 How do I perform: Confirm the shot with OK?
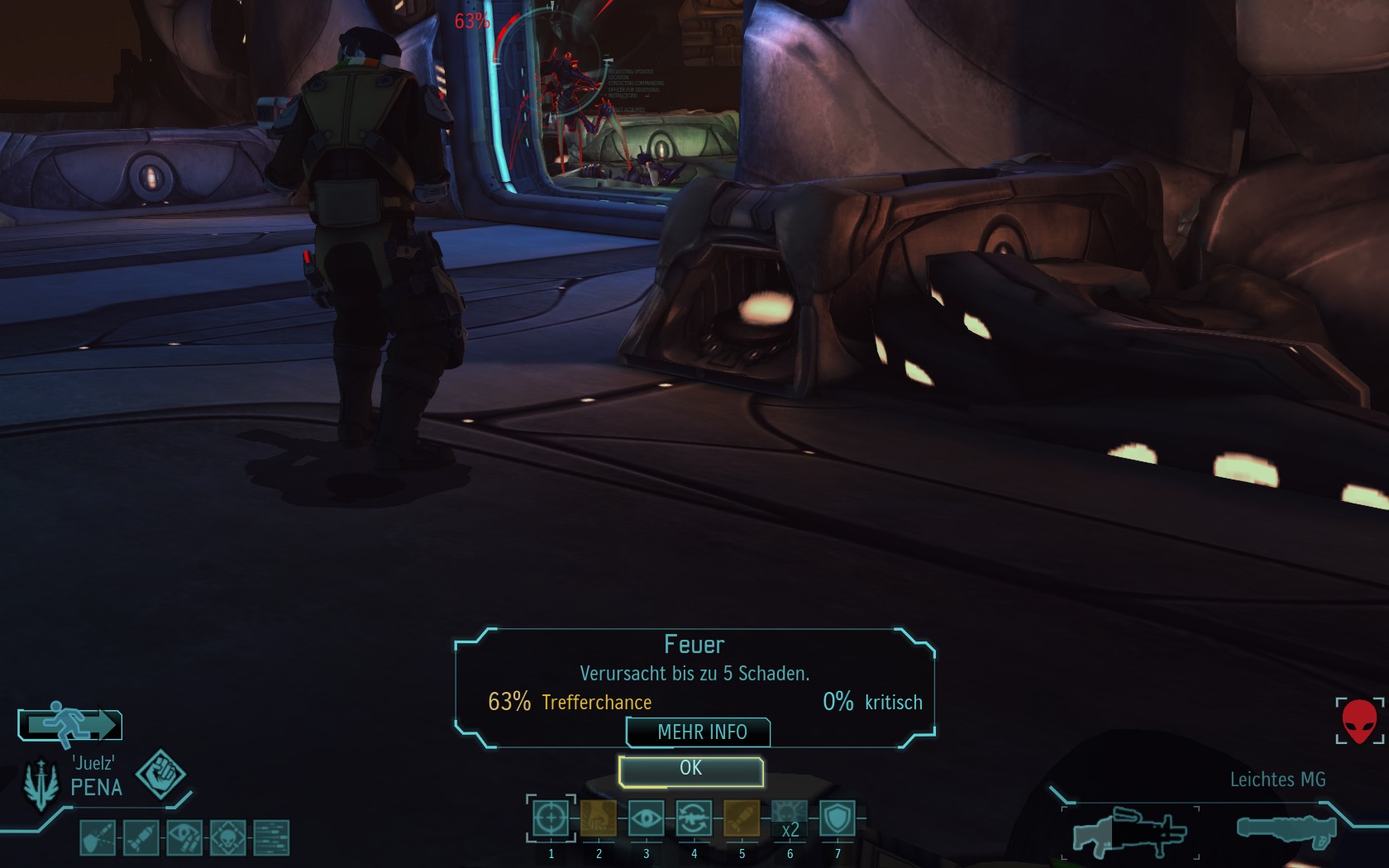[x=690, y=770]
